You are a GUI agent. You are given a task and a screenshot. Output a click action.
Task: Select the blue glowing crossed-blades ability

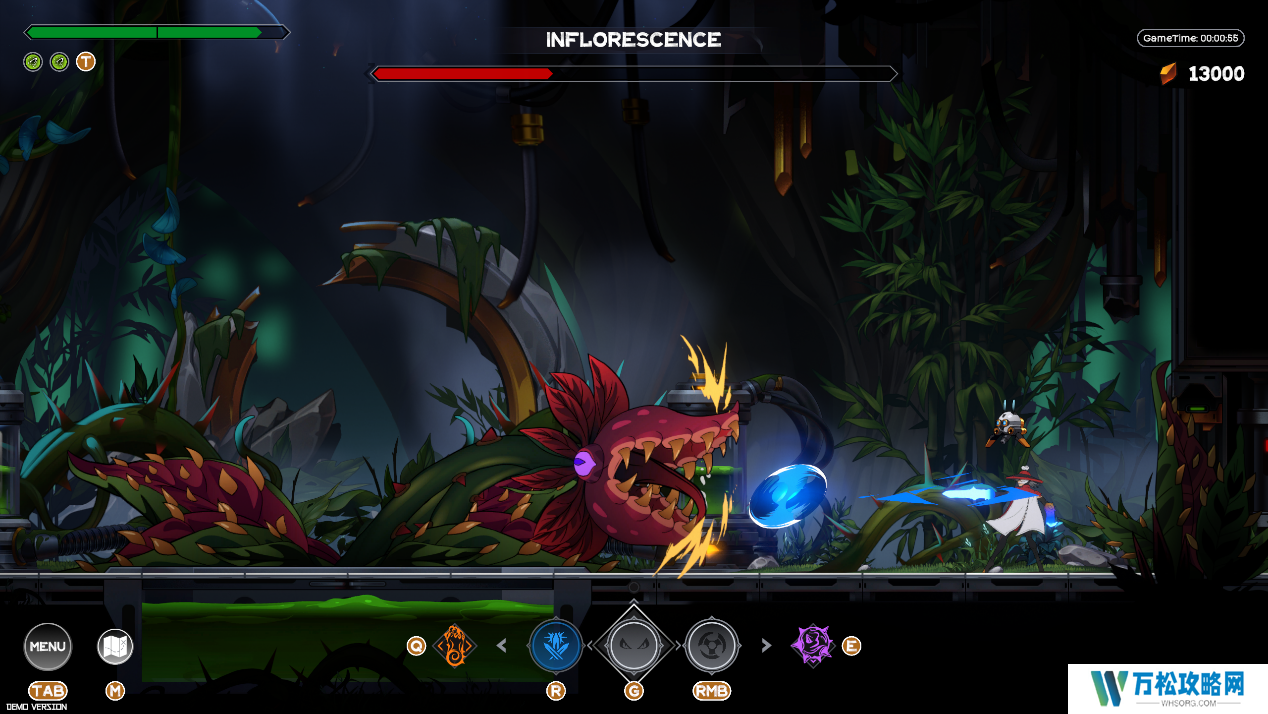point(556,646)
